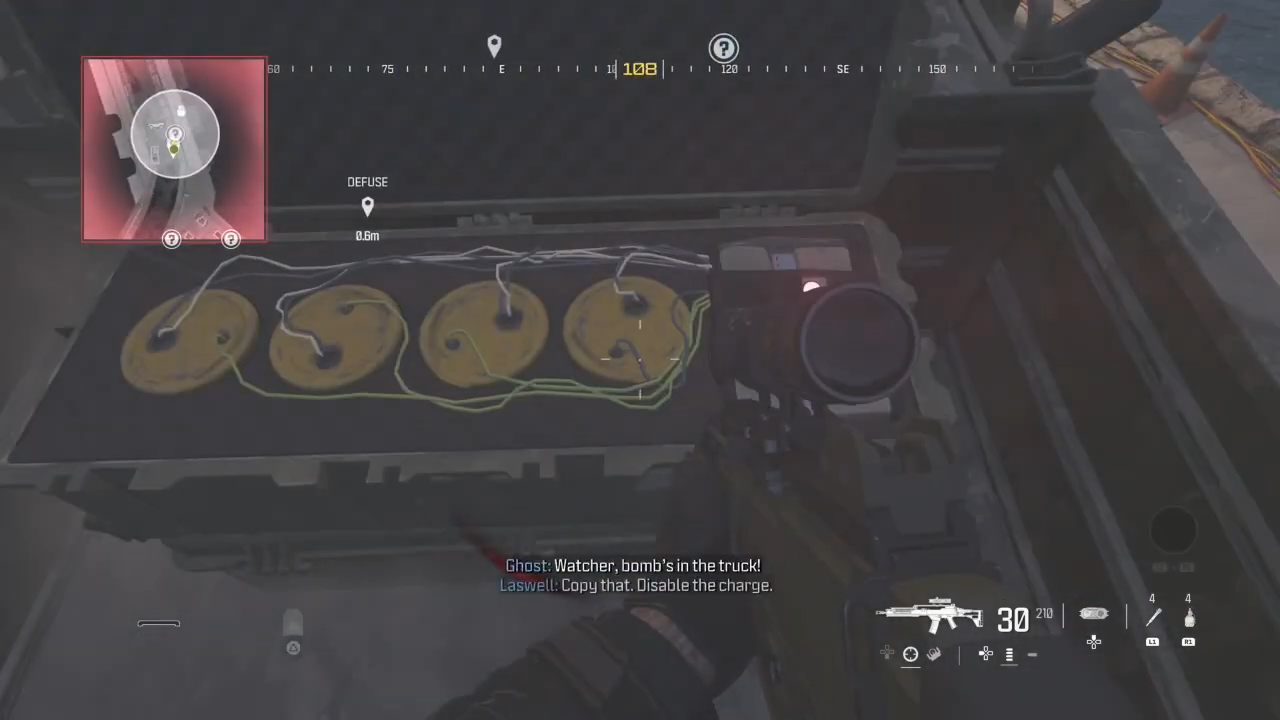Select the reticle fire-mode icon
This screenshot has height=720, width=1280.
[909, 655]
